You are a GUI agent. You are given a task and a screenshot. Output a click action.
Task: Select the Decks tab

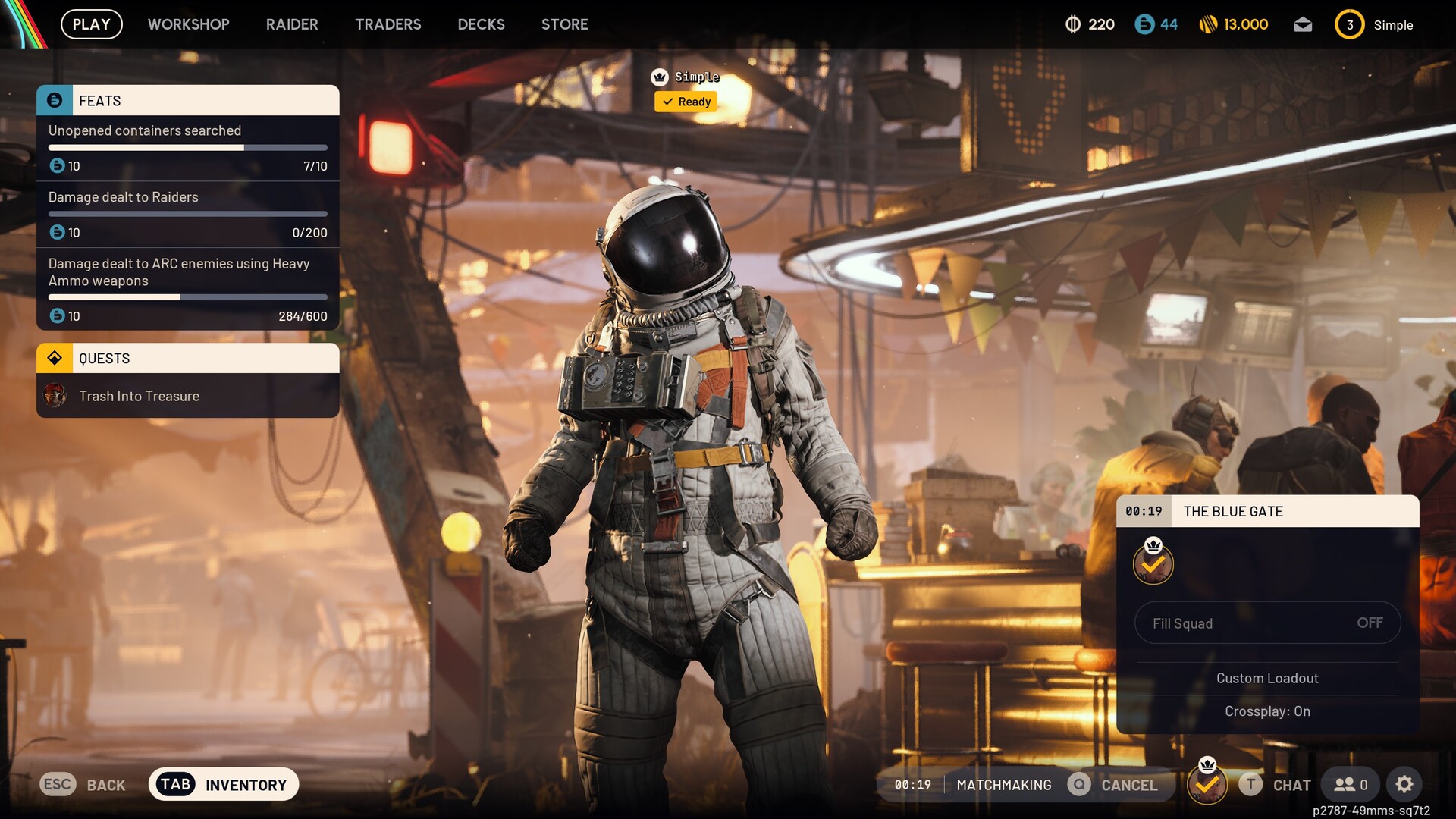point(481,24)
